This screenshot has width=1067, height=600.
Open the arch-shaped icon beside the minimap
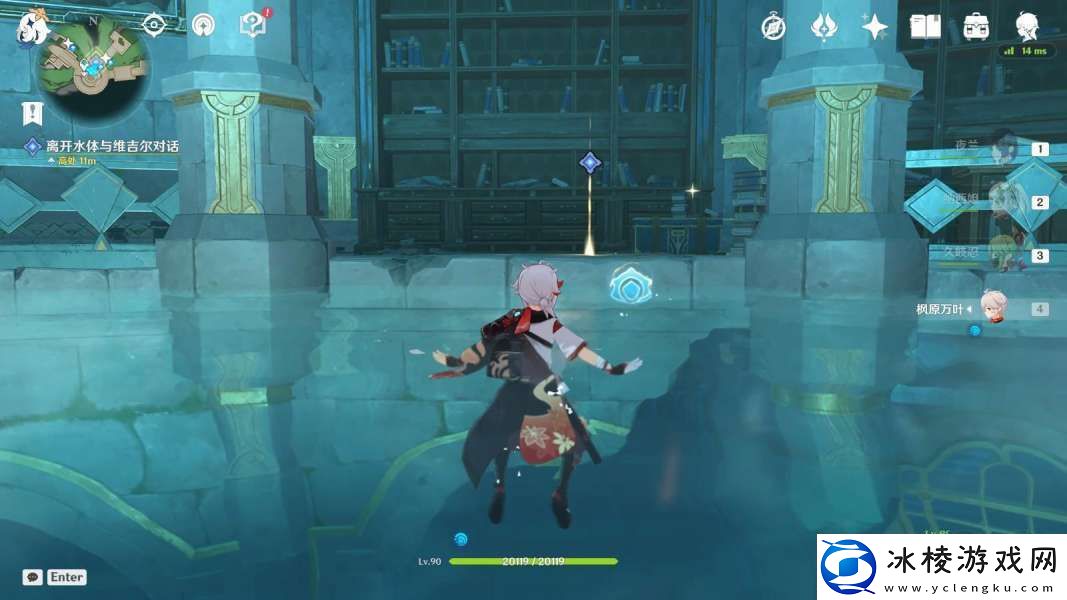pyautogui.click(x=203, y=24)
